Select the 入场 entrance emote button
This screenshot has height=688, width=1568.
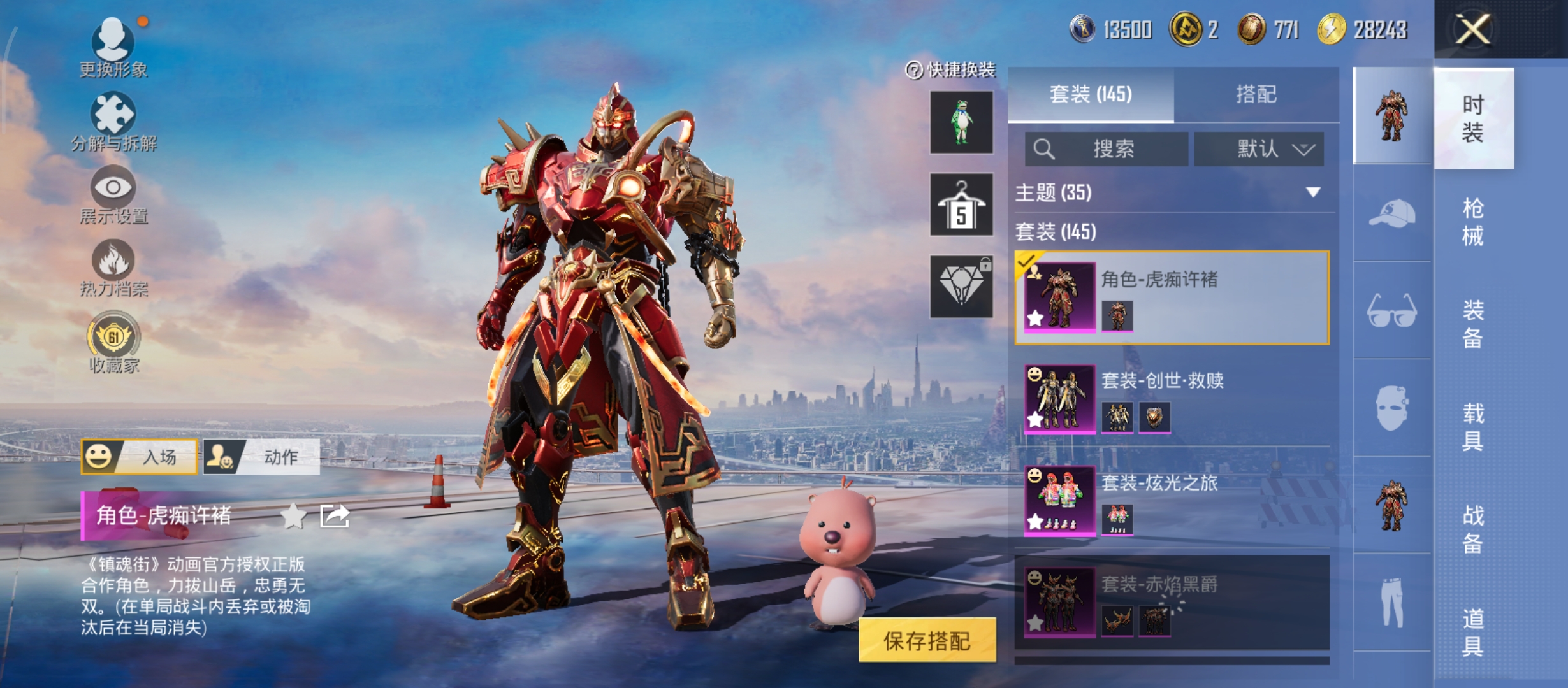[x=139, y=457]
